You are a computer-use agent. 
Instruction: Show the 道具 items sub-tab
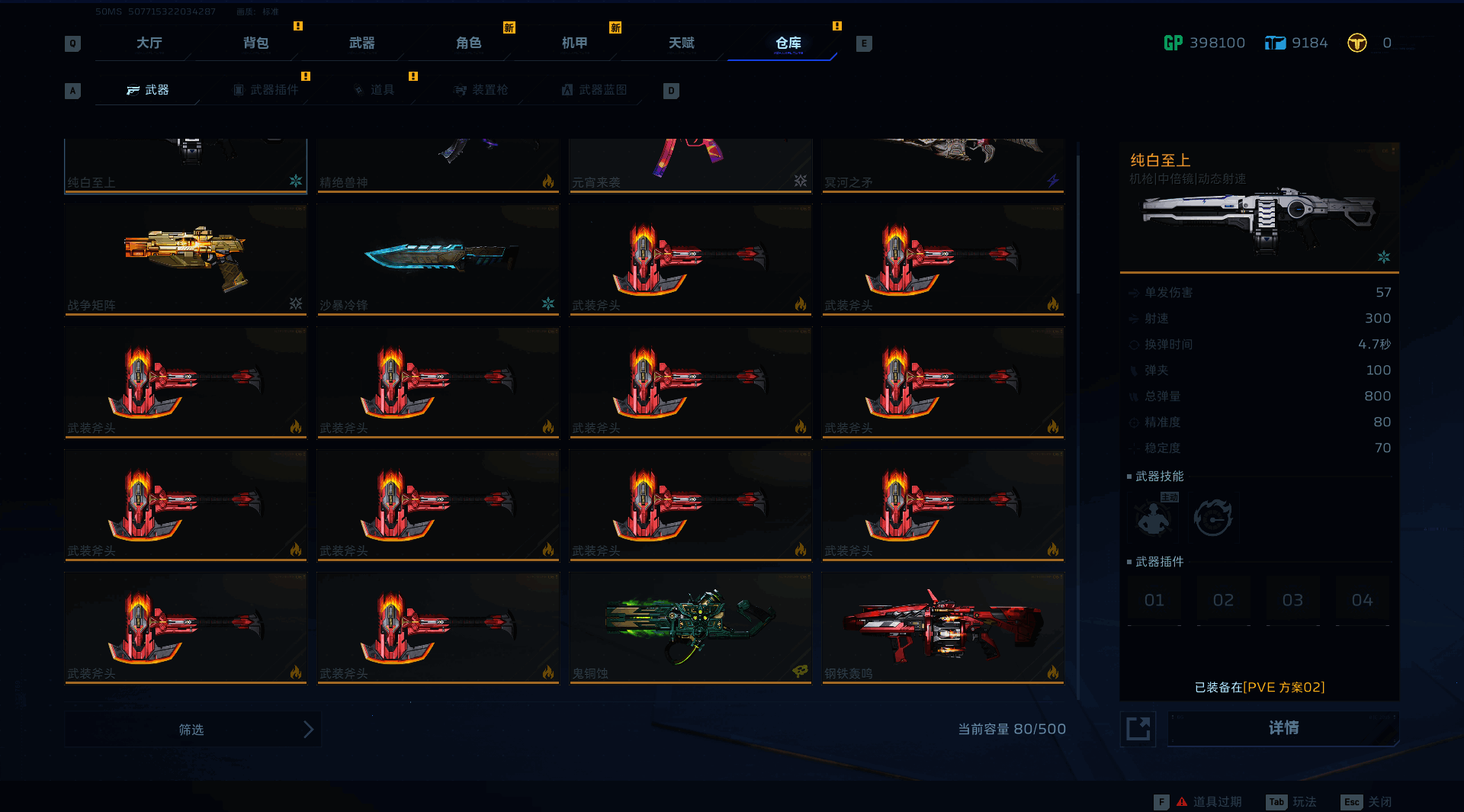pos(375,90)
